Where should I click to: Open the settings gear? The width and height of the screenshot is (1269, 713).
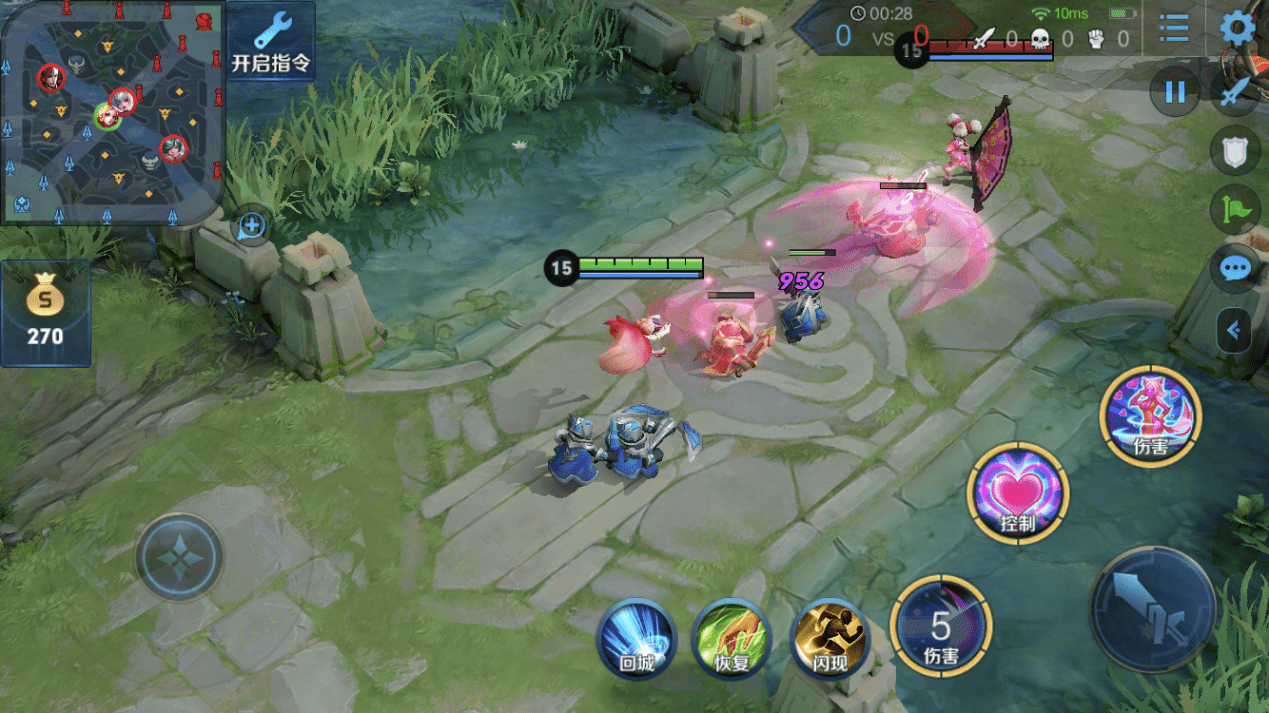click(1238, 28)
